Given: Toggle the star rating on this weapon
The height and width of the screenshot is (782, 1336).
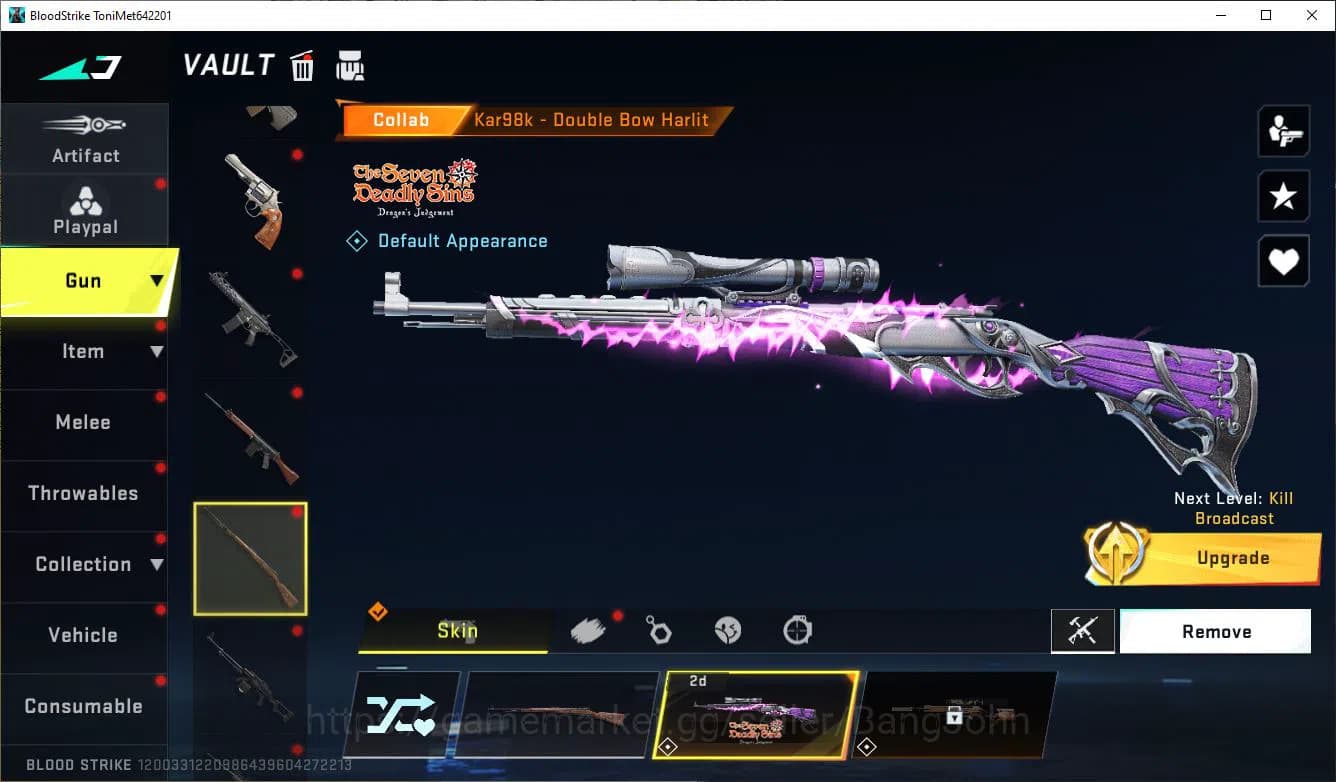Looking at the screenshot, I should tap(1283, 196).
